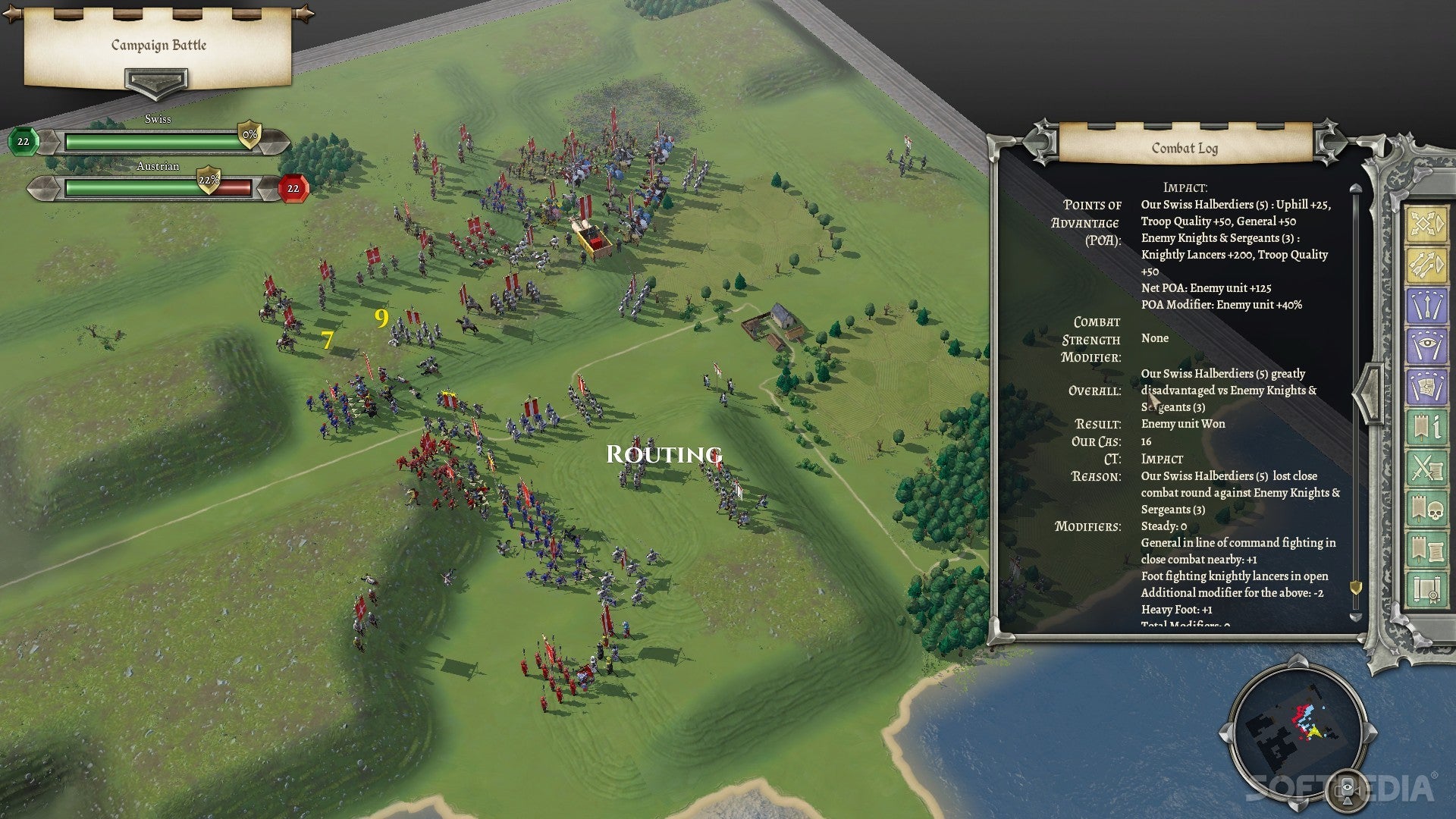1456x819 pixels.
Task: Click the Combat Log scrollbar up arrow
Action: [x=1356, y=188]
